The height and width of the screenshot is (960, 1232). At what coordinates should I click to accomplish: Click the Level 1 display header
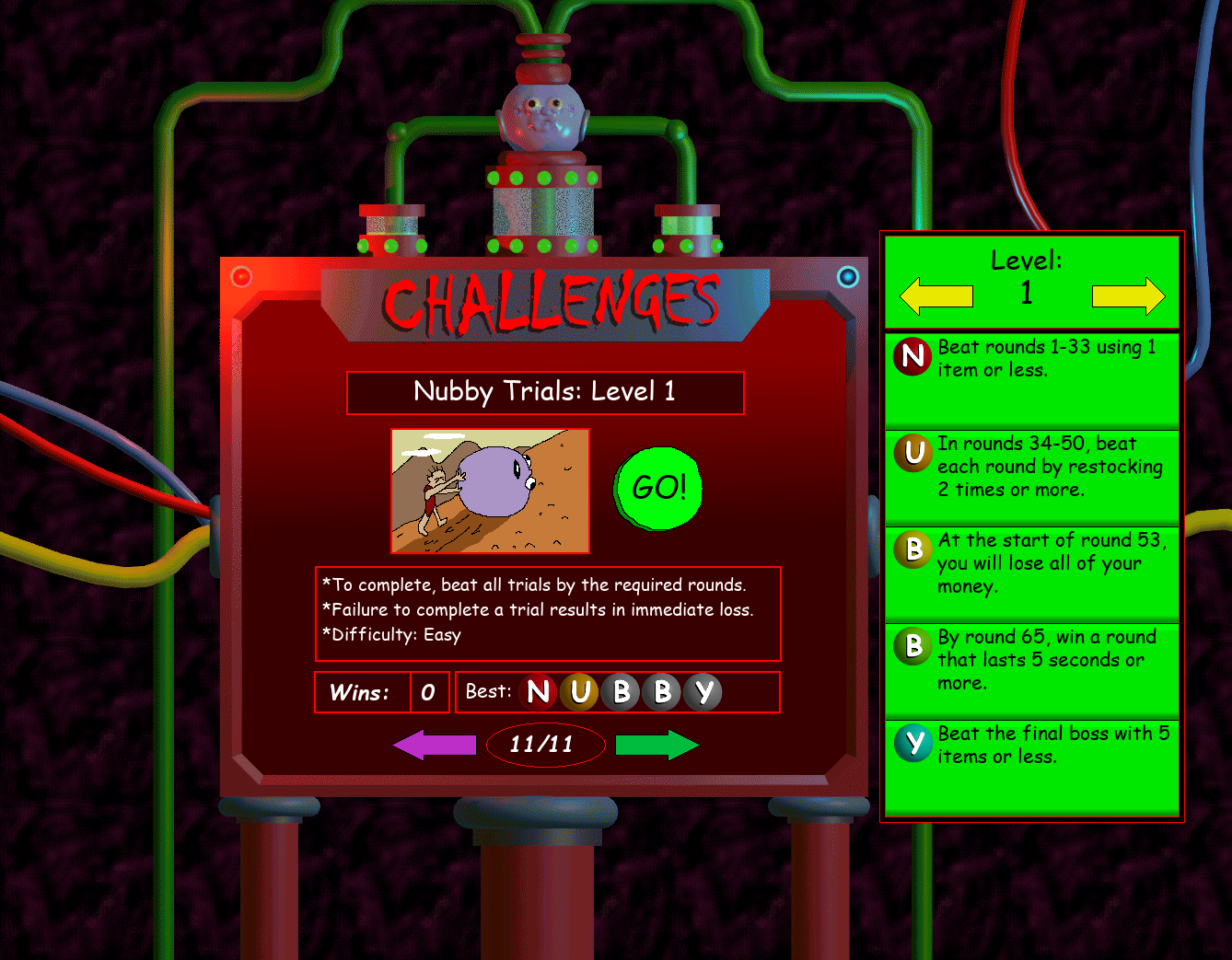(1027, 276)
